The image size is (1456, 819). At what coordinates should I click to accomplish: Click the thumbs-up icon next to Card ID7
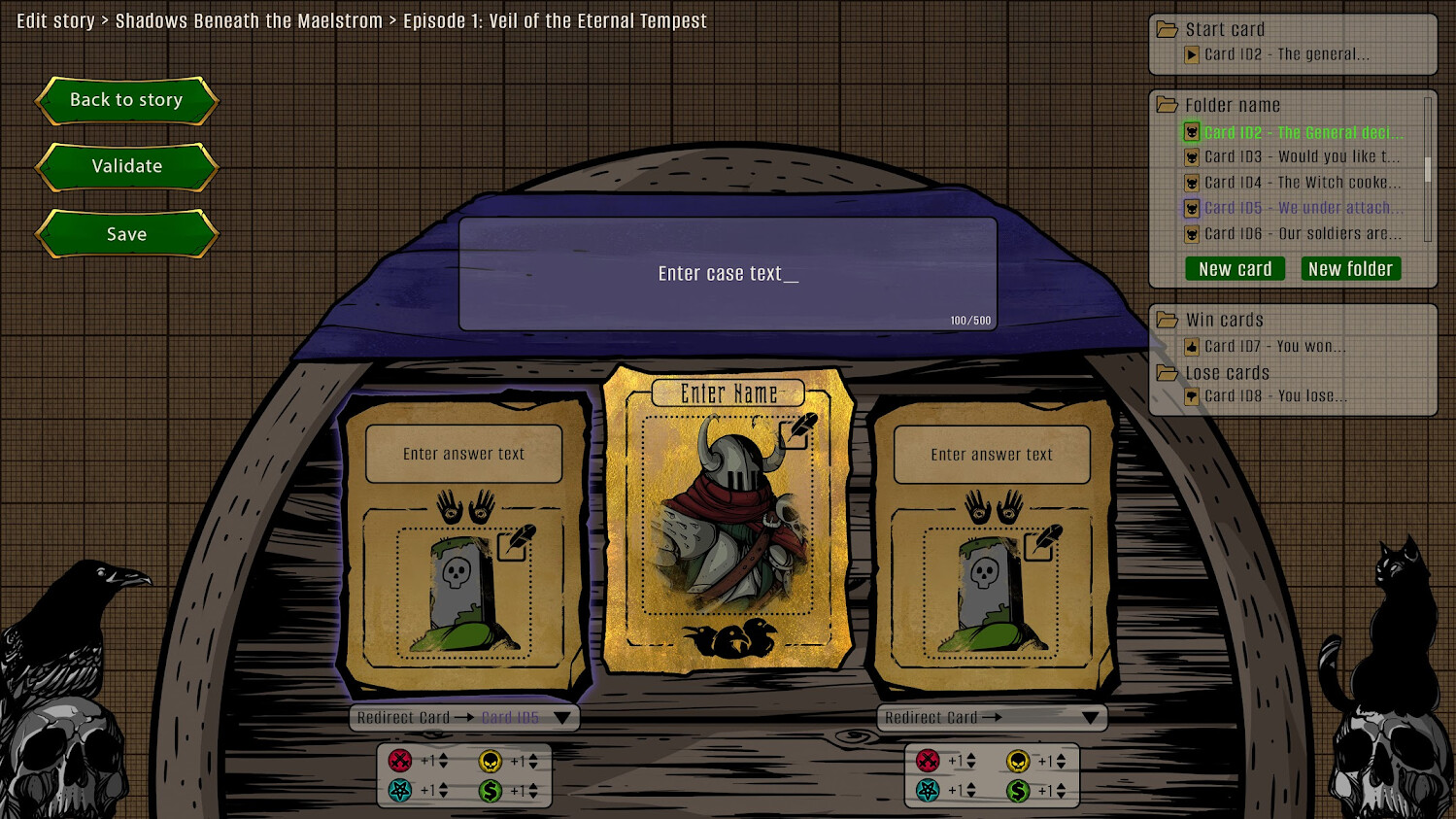coord(1191,347)
